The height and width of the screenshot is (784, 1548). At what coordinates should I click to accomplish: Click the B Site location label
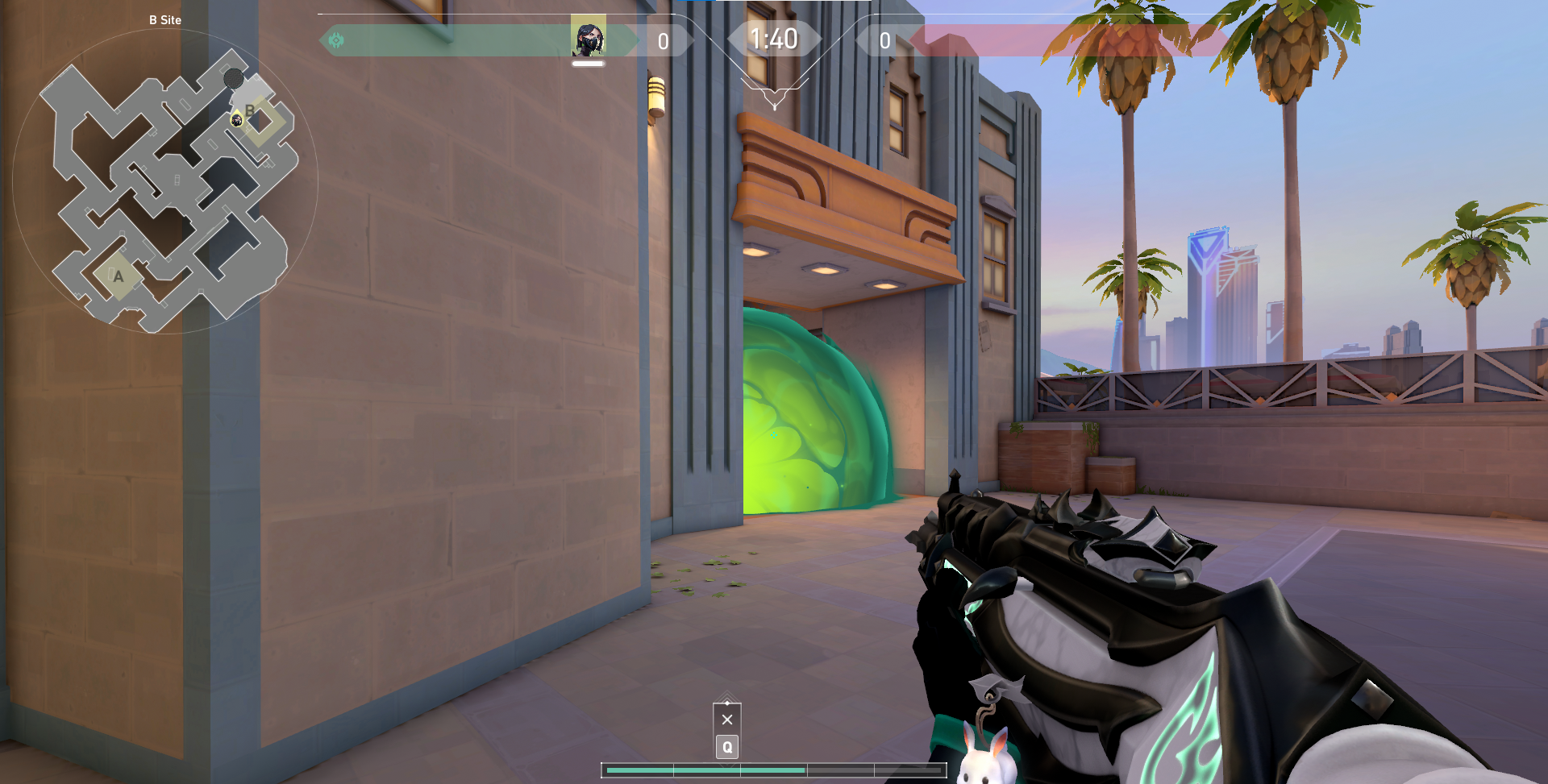pos(164,20)
